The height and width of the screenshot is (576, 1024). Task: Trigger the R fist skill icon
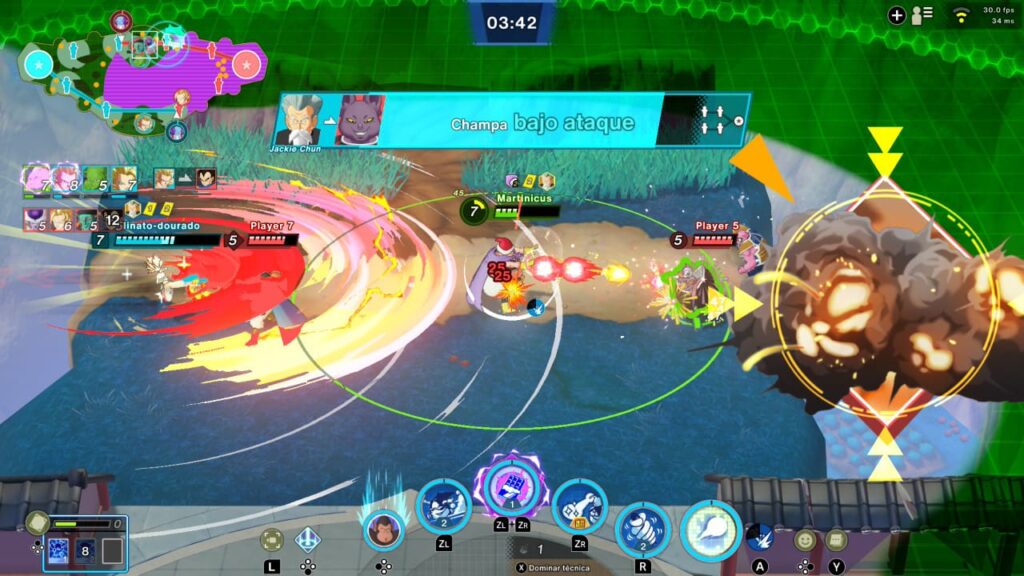(642, 530)
